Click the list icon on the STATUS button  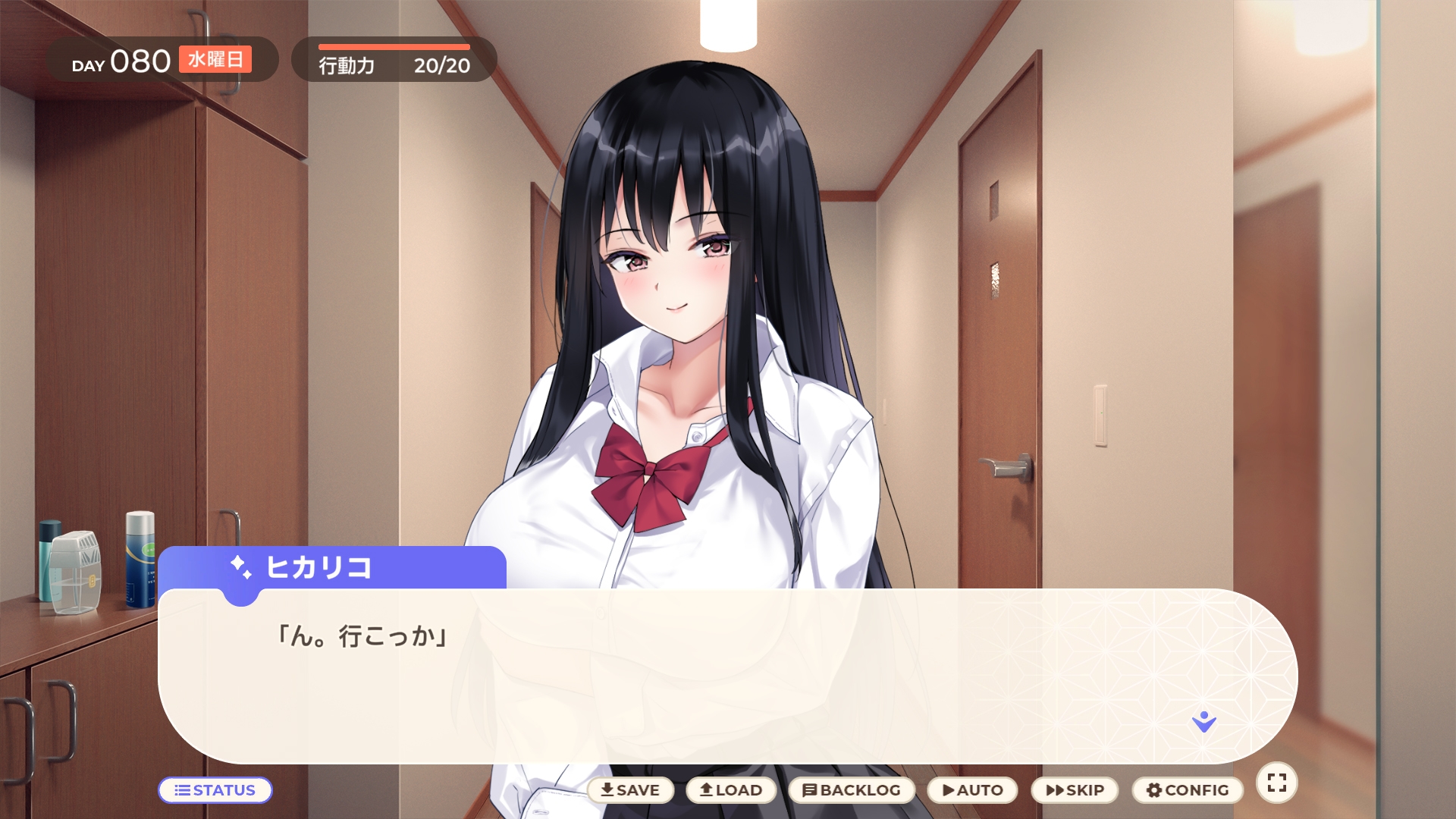[182, 790]
